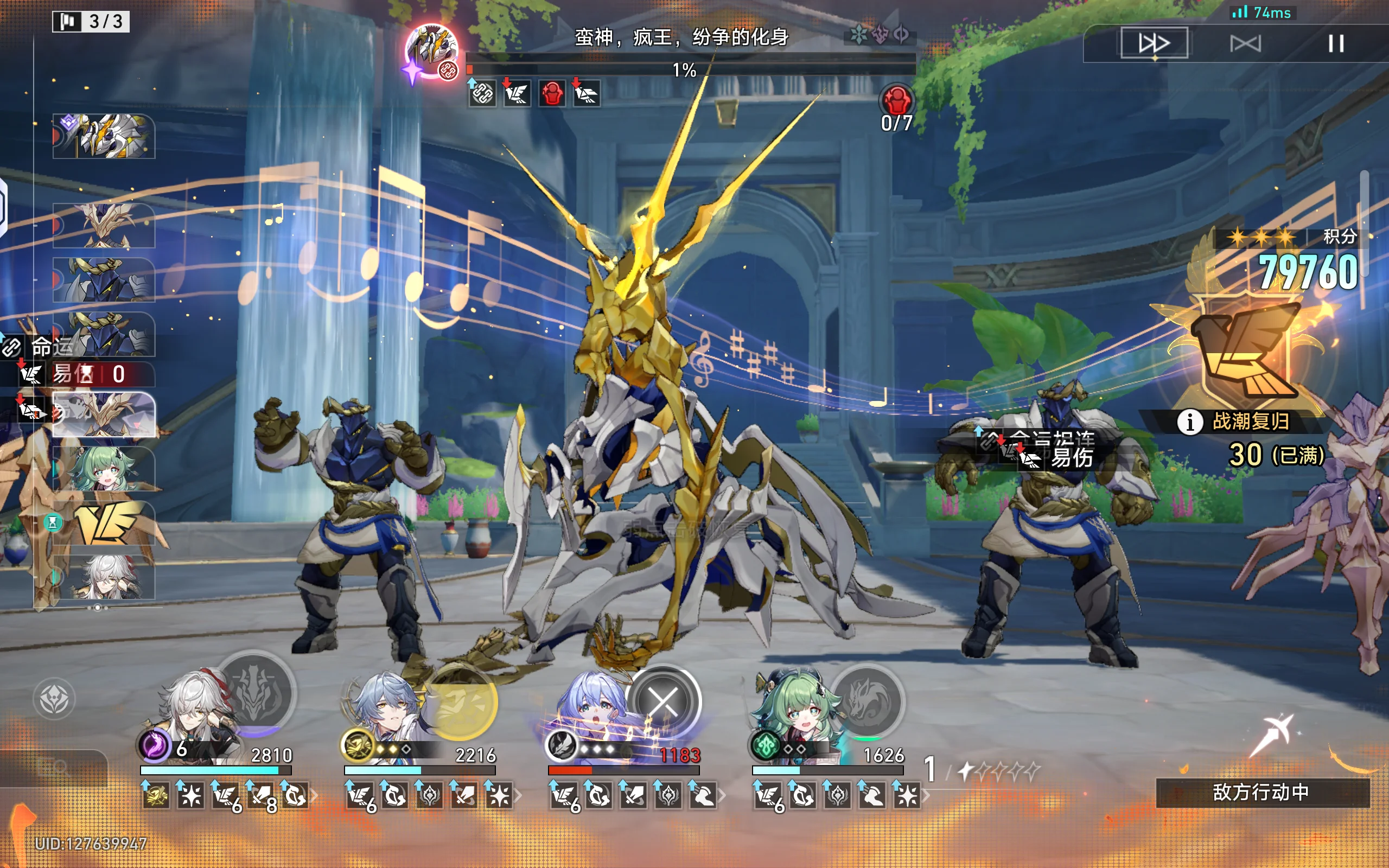This screenshot has height=868, width=1389.
Task: Toggle the double-speed fast-forward button
Action: click(1154, 43)
